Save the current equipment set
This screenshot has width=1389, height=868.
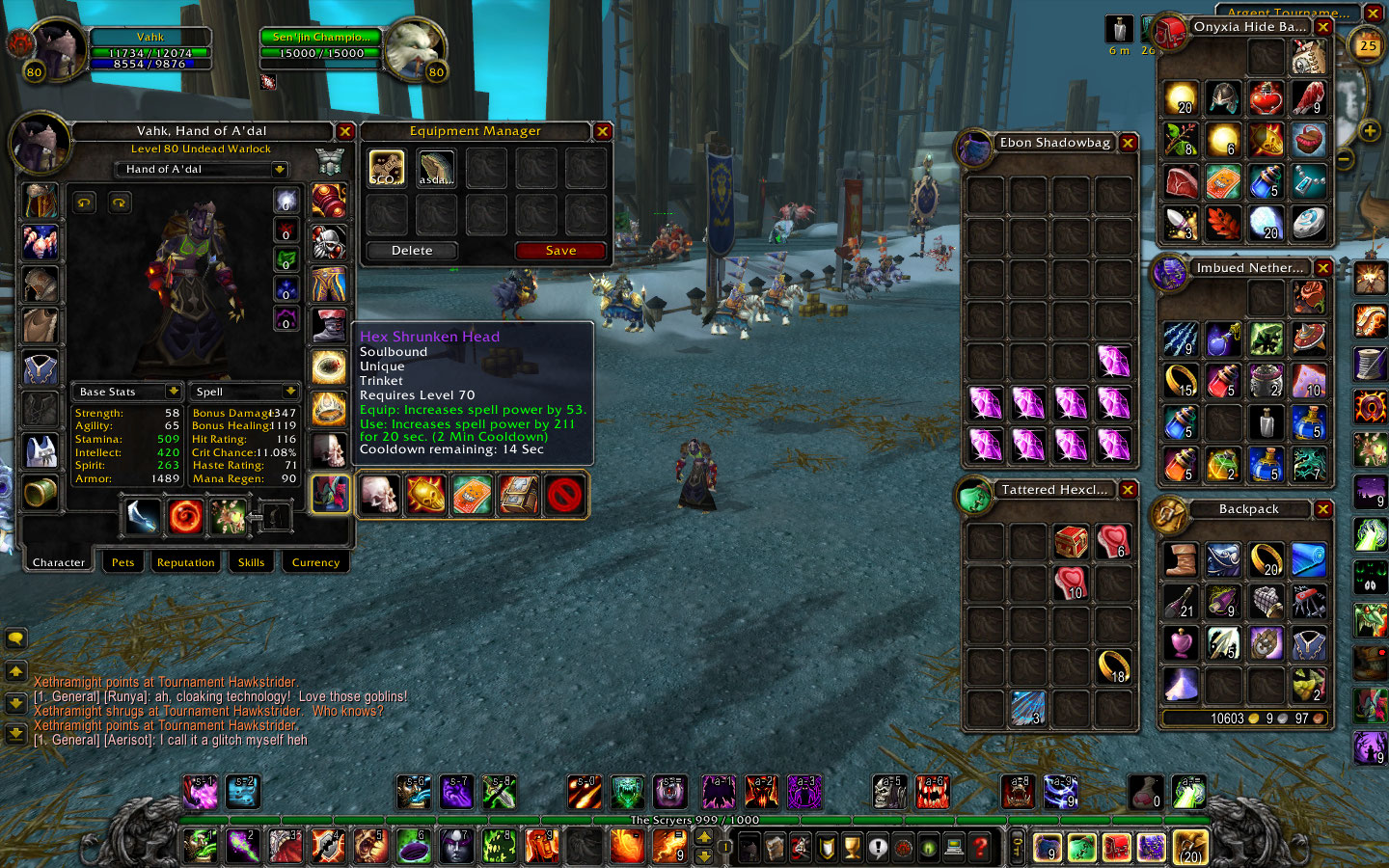pyautogui.click(x=560, y=251)
